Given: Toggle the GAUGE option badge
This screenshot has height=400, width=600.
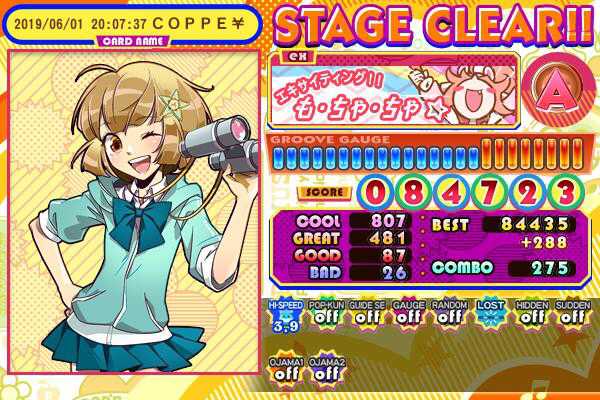Looking at the screenshot, I should (x=407, y=315).
